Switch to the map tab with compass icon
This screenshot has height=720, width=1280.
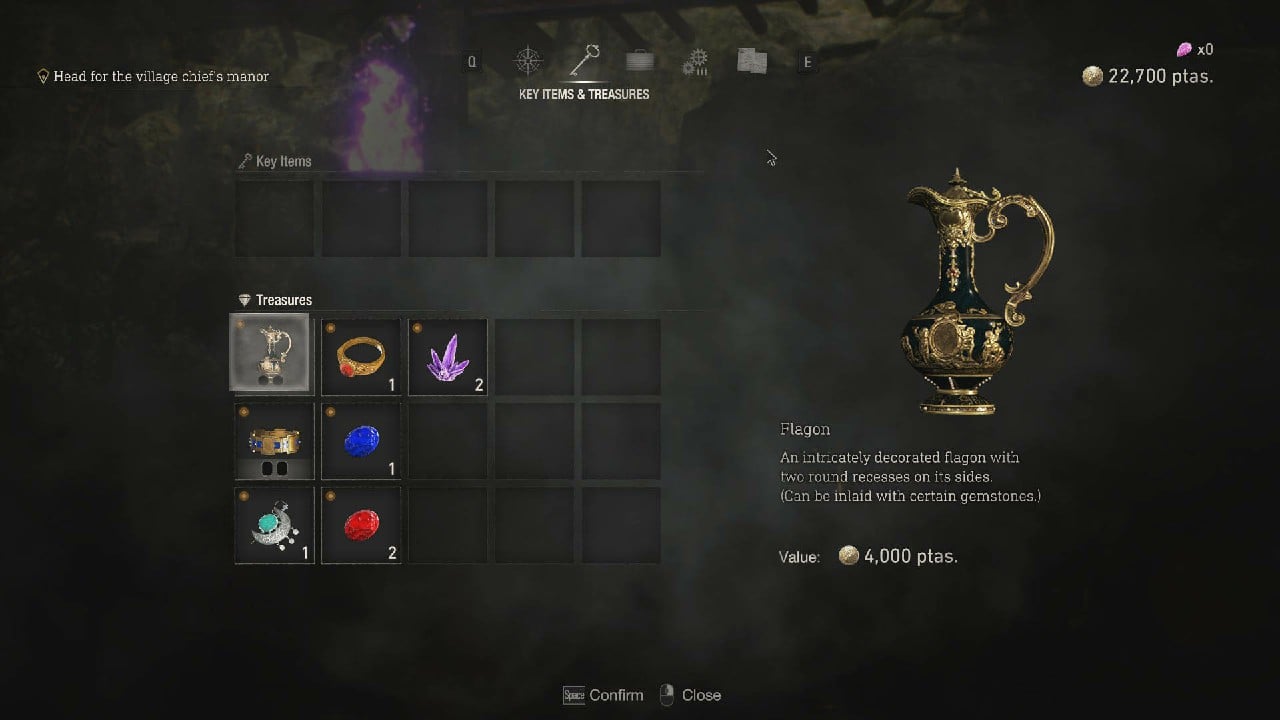click(528, 62)
